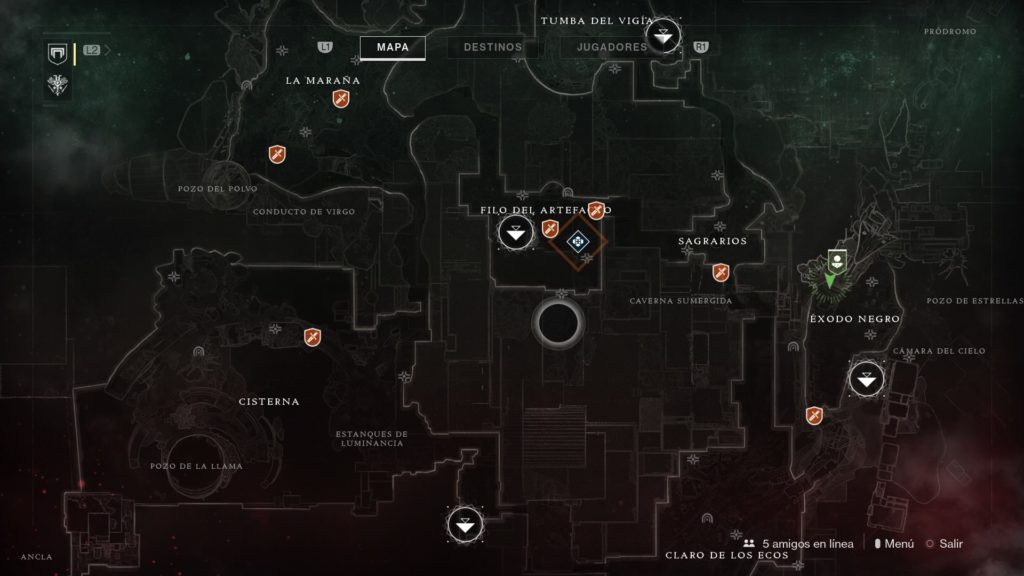Select the adventure marker near Pozo del Polvo

point(277,154)
